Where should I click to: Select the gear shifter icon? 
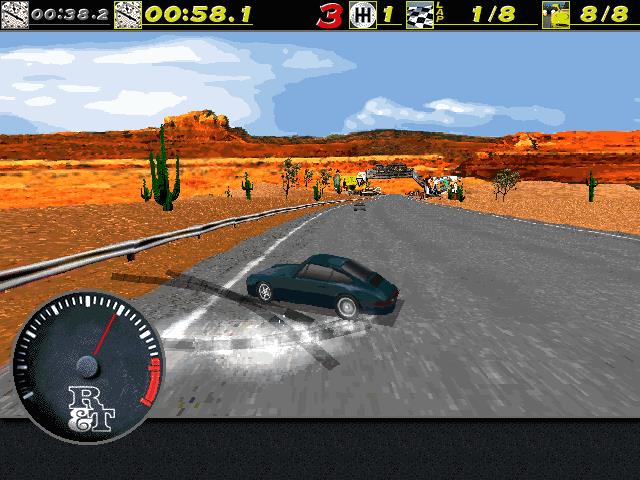coord(363,15)
